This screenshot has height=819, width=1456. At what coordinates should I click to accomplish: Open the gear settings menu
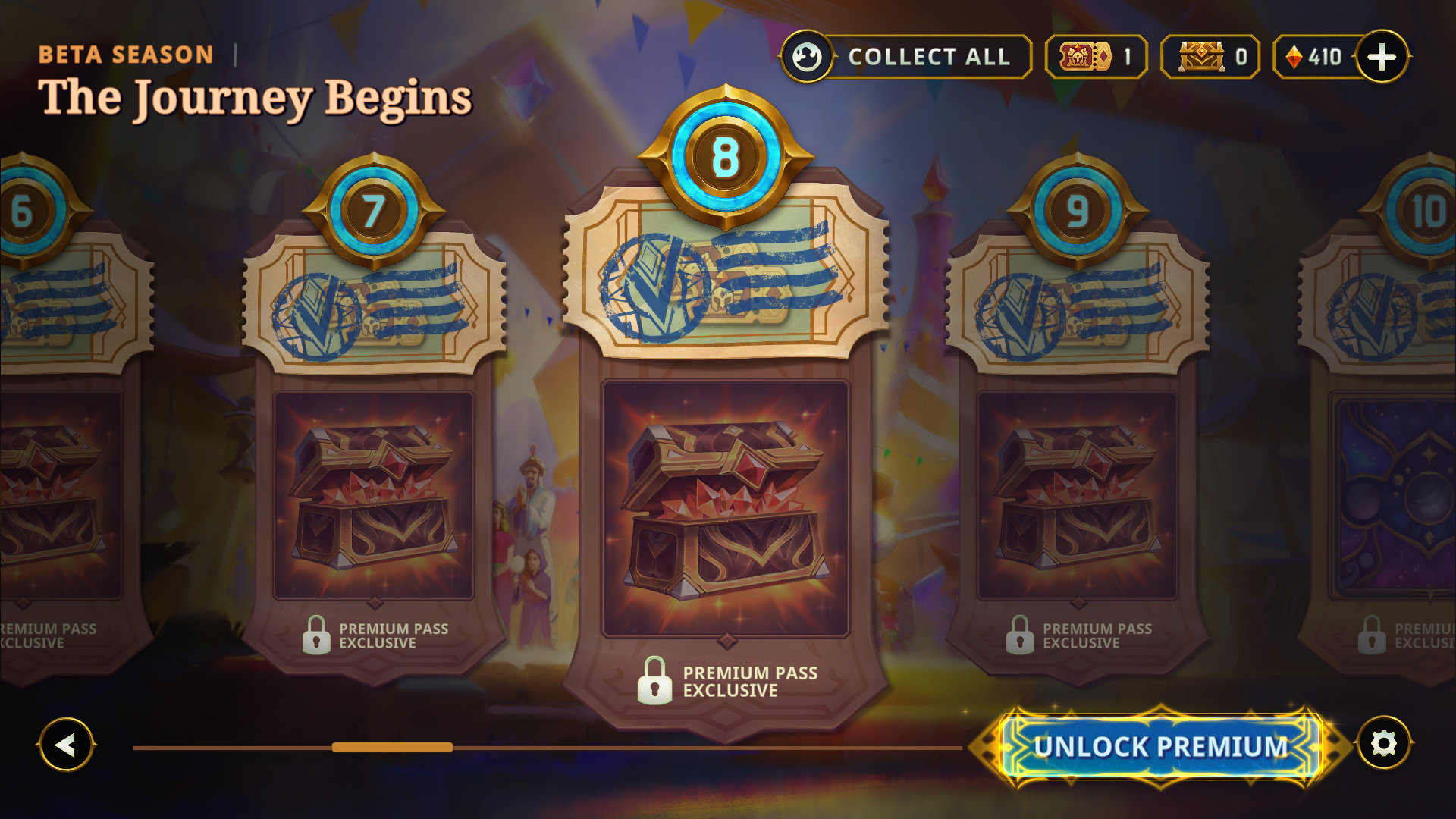(x=1384, y=743)
